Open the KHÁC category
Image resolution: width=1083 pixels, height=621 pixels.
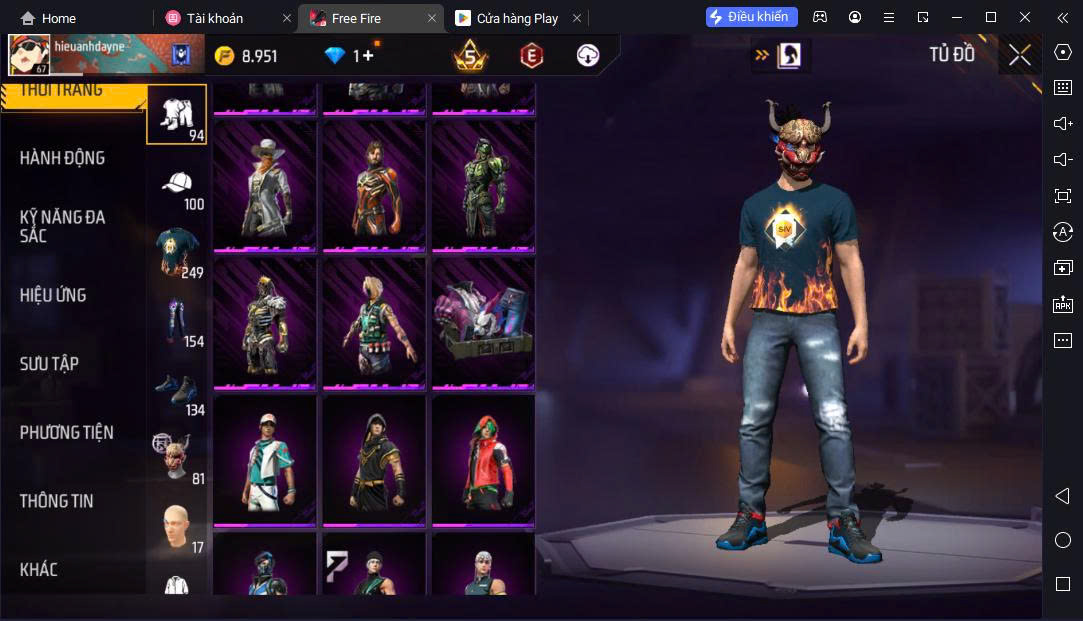tap(39, 569)
